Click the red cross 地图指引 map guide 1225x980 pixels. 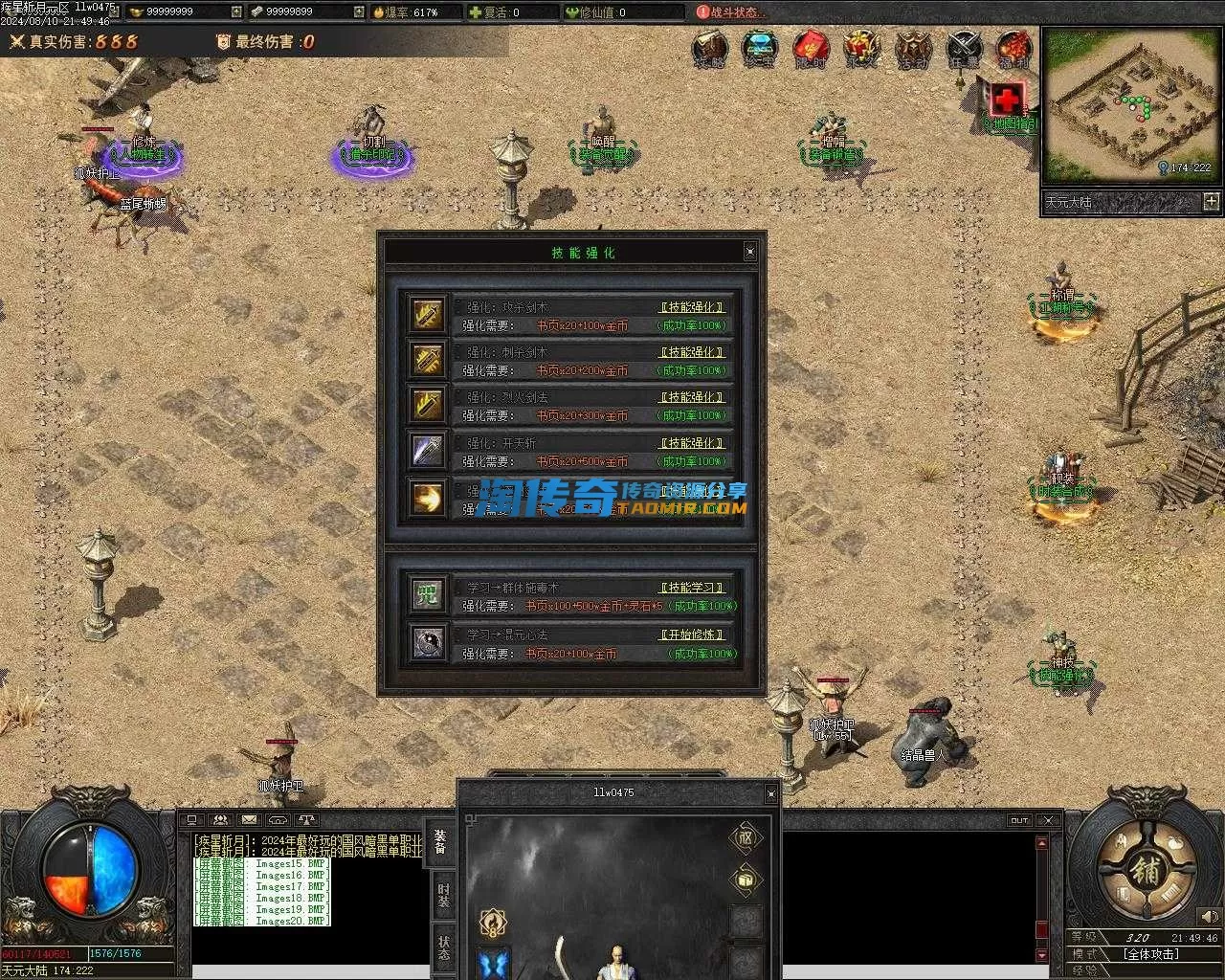pyautogui.click(x=1007, y=100)
